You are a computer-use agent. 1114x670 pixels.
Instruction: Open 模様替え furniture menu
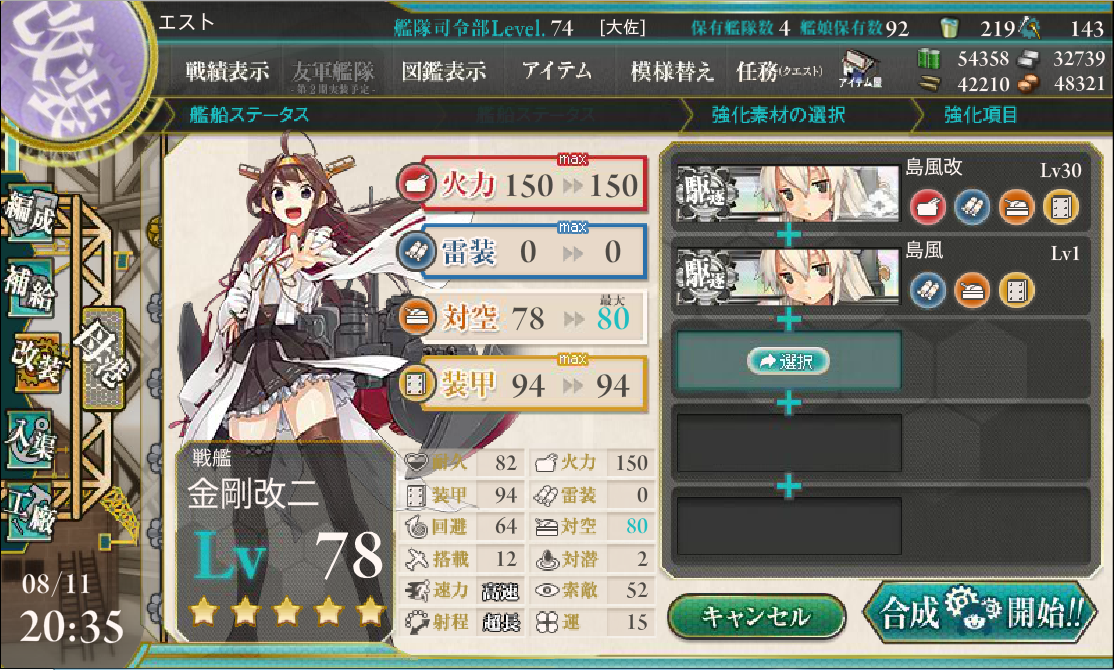672,72
